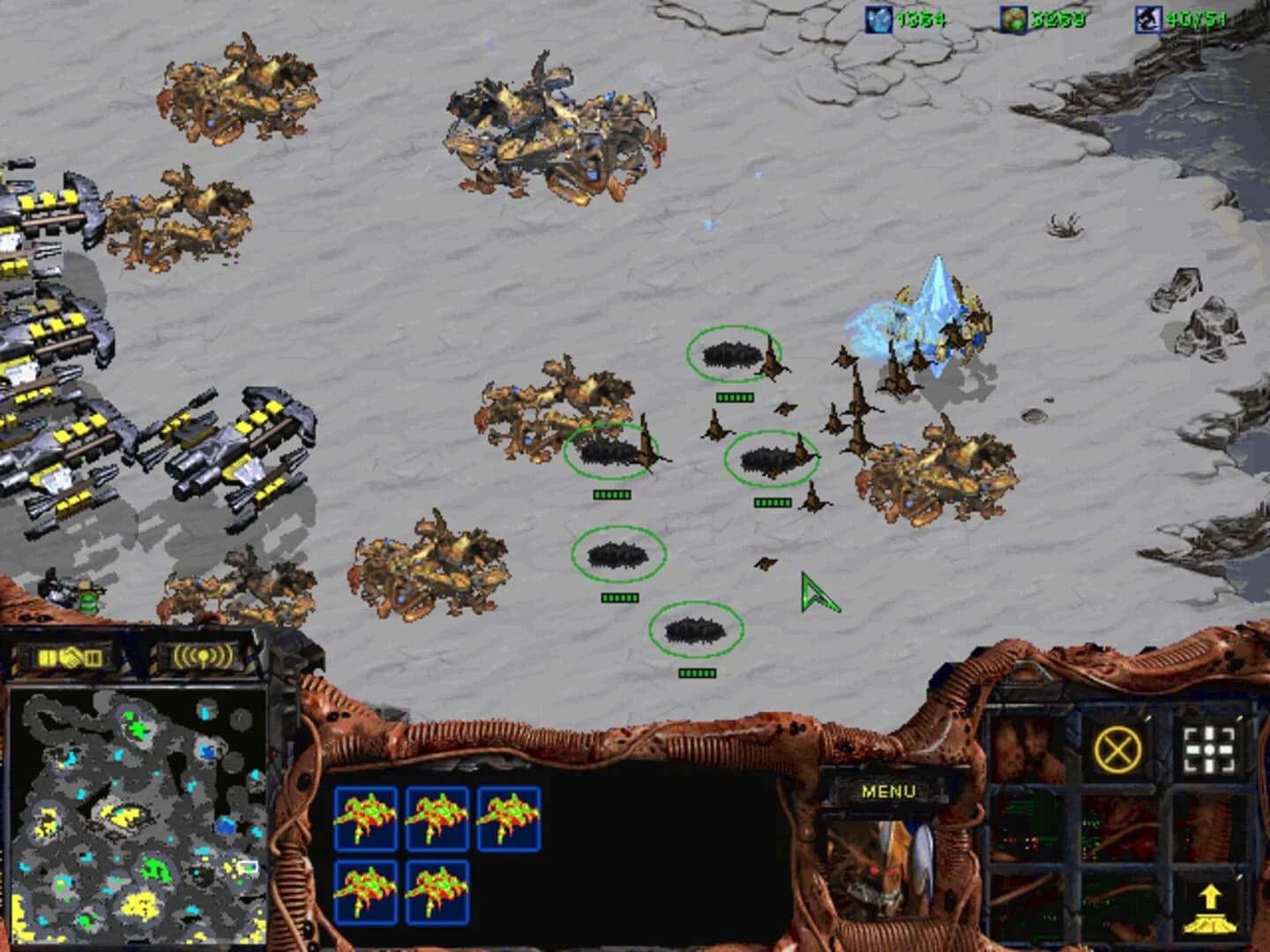Screen dimensions: 1270x952
Task: Select the Unburrow command icon
Action: (1208, 908)
